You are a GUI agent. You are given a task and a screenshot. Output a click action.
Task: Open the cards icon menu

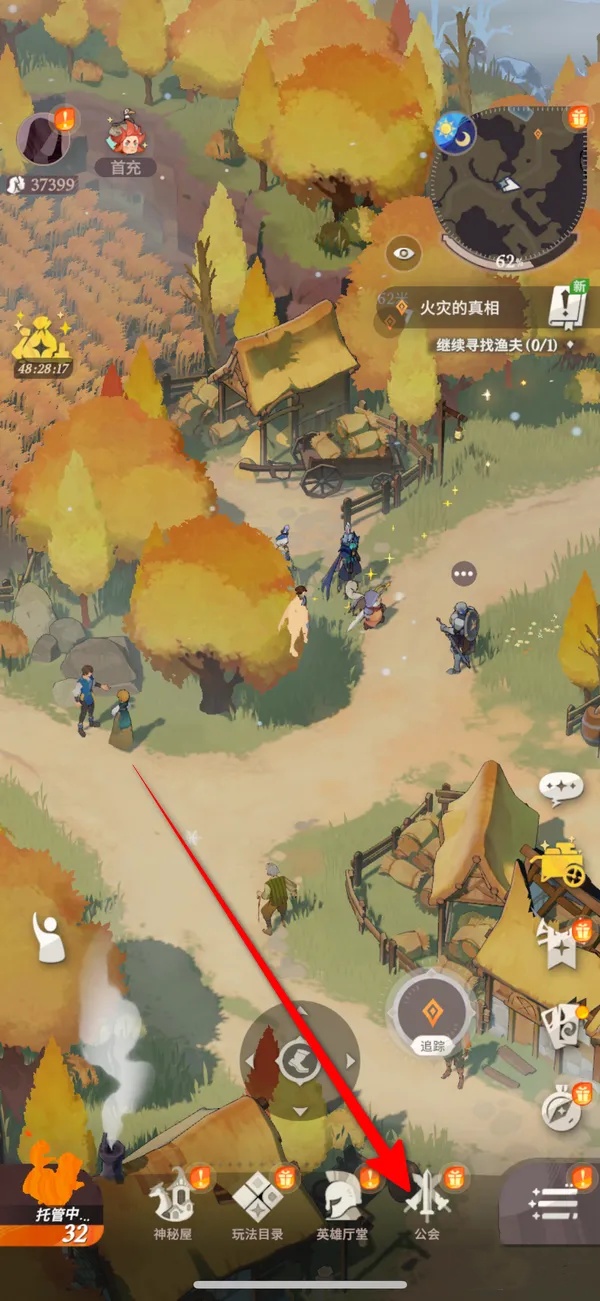(558, 1027)
